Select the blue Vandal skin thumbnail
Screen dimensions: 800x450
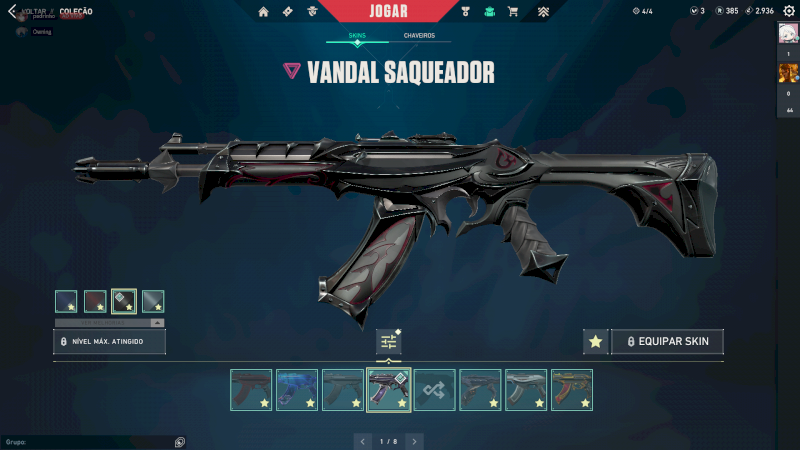click(297, 390)
